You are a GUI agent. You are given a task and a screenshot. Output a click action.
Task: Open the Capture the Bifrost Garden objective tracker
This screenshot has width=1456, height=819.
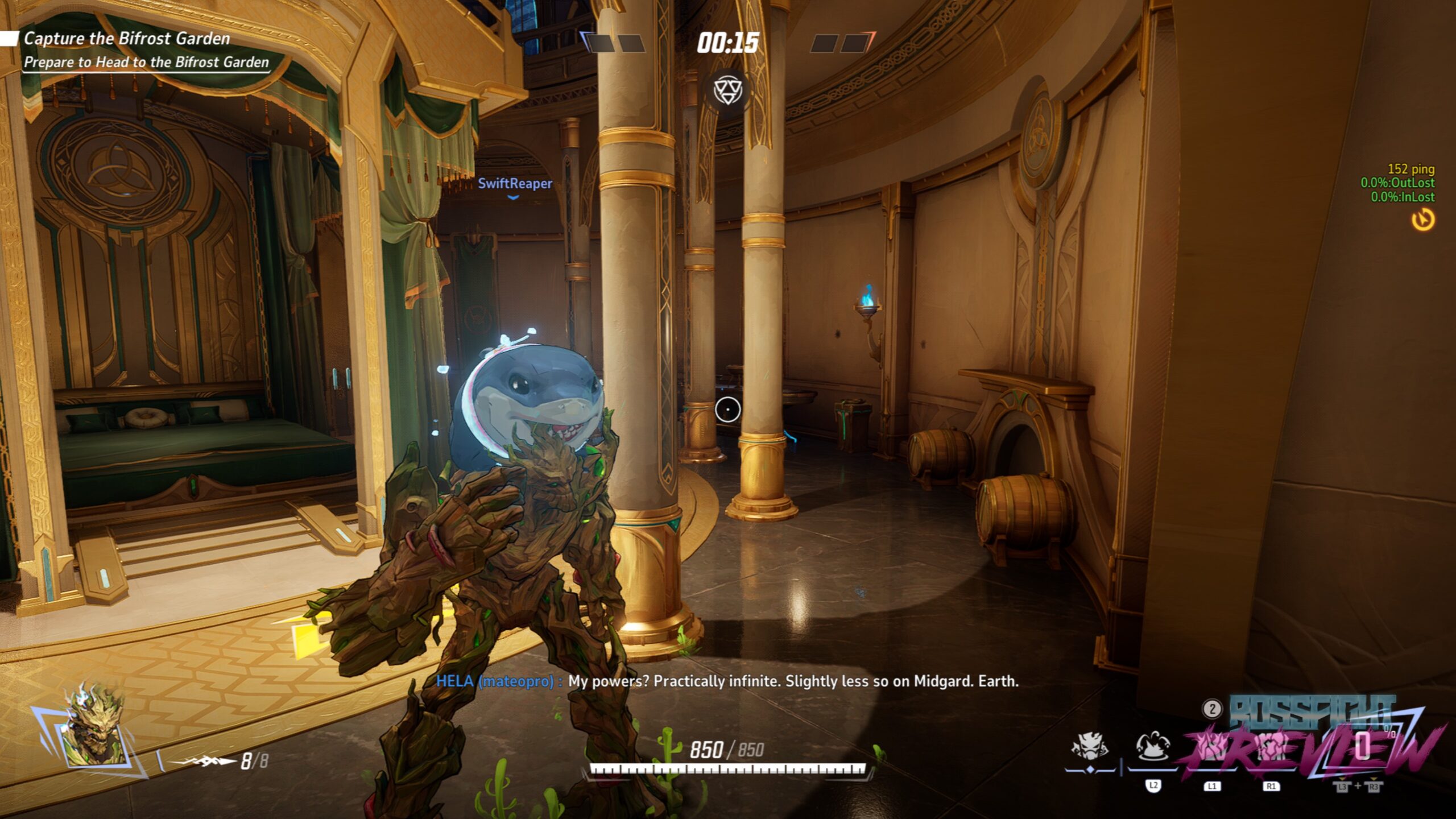(126, 39)
